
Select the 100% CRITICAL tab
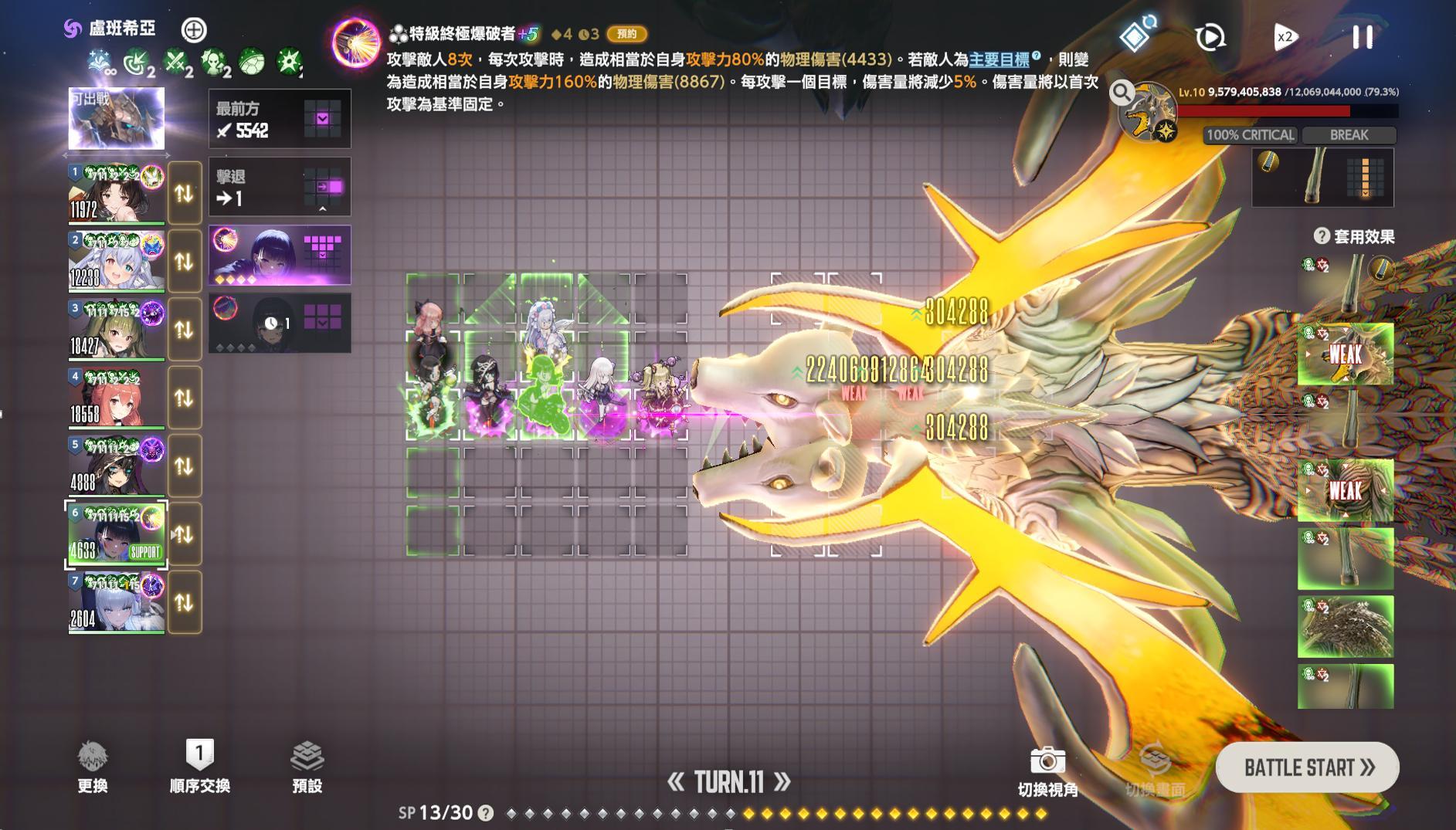point(1249,135)
